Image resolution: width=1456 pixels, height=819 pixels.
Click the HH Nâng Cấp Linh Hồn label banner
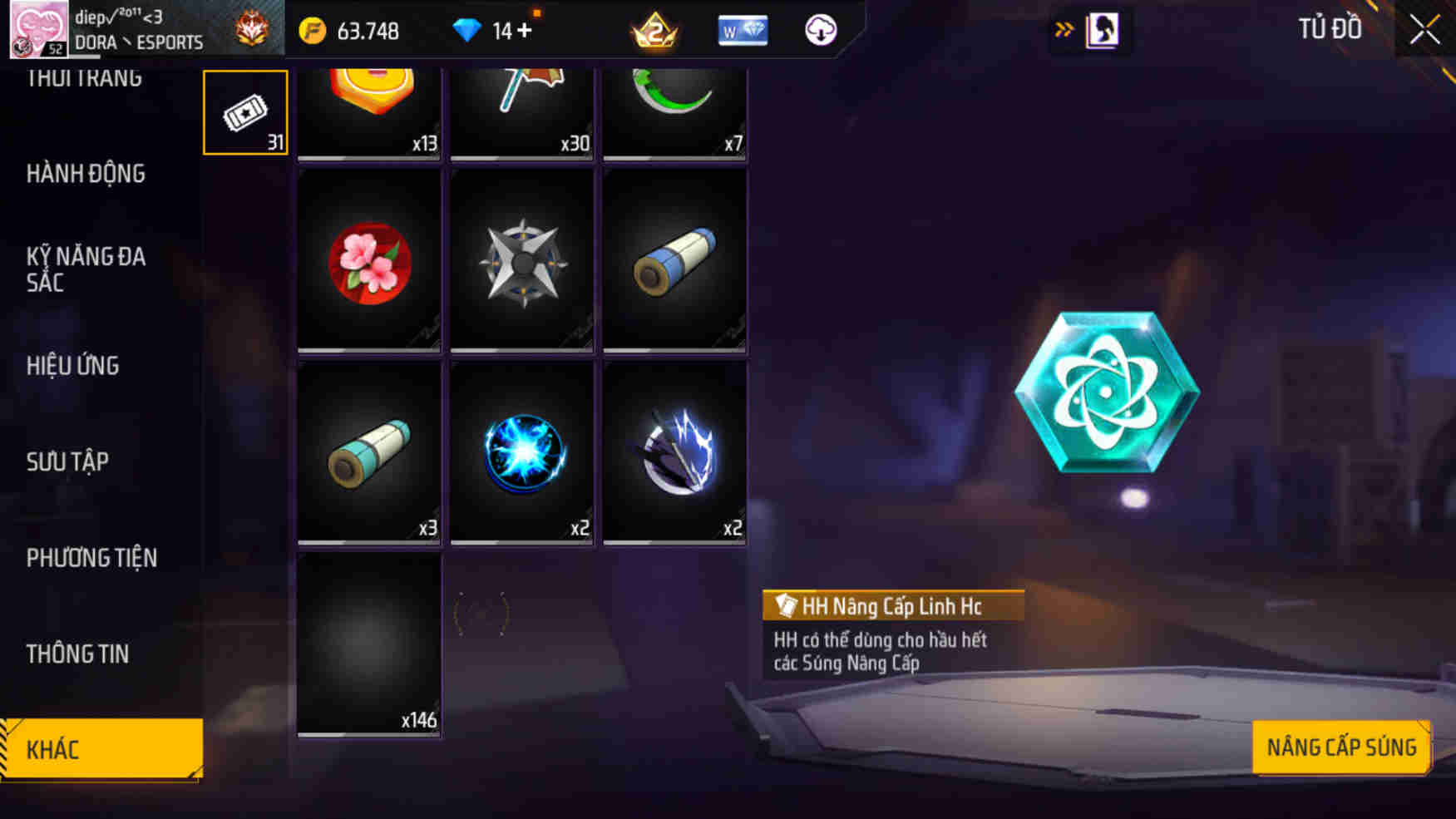click(891, 606)
